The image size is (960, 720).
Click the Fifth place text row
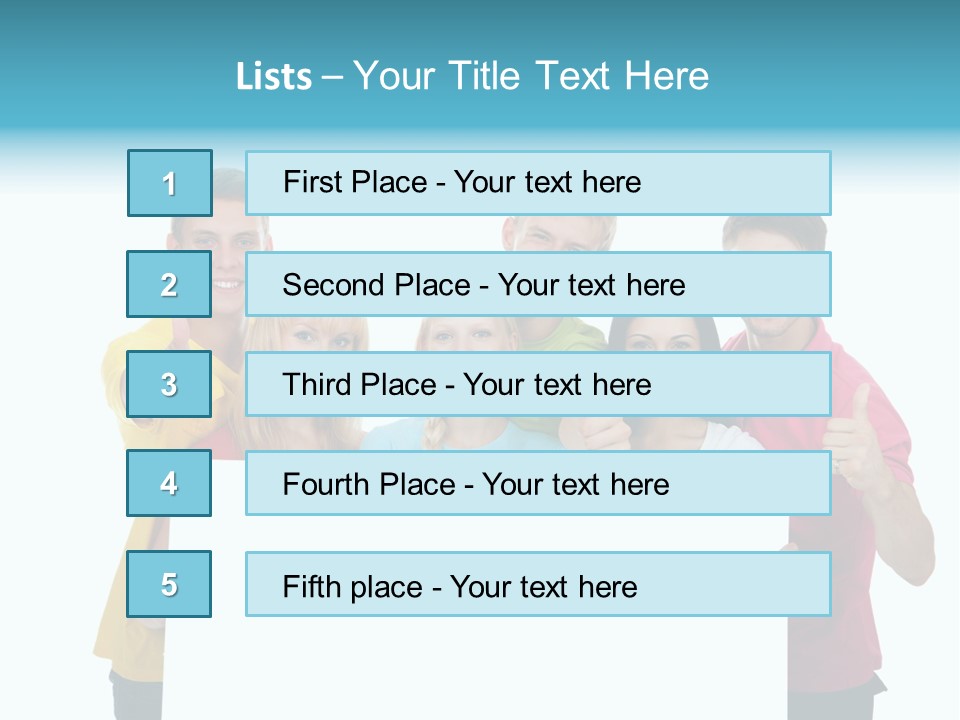coord(538,584)
